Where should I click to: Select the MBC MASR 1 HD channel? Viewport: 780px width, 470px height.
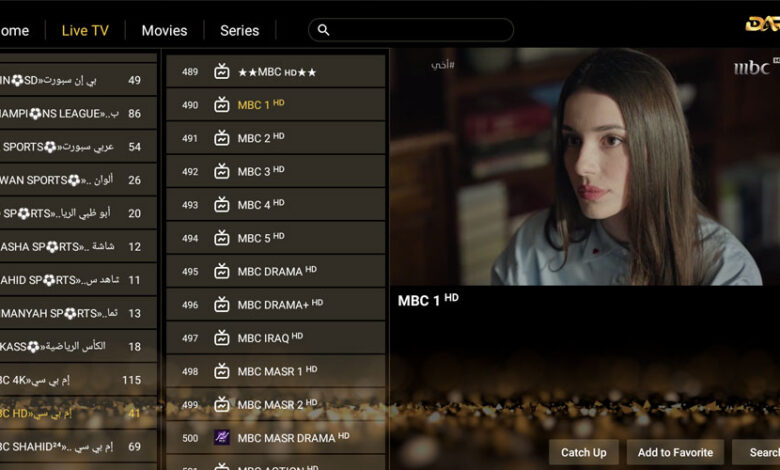pos(275,371)
